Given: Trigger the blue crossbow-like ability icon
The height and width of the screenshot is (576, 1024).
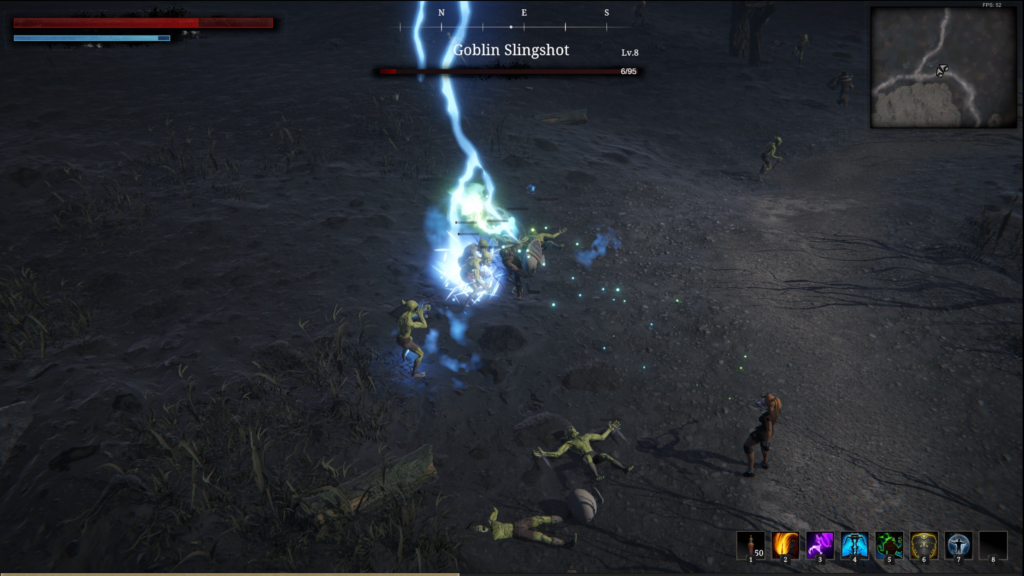Looking at the screenshot, I should point(855,545).
